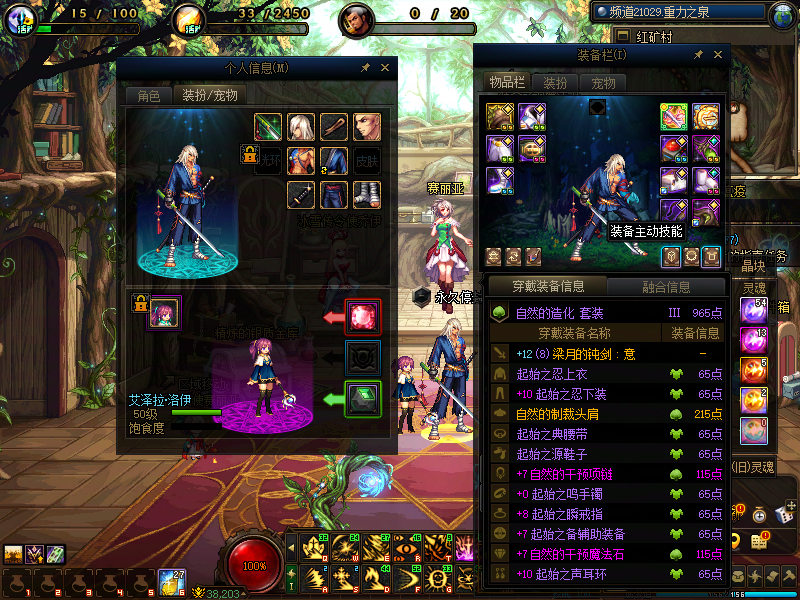Image resolution: width=800 pixels, height=600 pixels.
Task: Select the smiling gold title equipment slot
Action: pos(707,116)
